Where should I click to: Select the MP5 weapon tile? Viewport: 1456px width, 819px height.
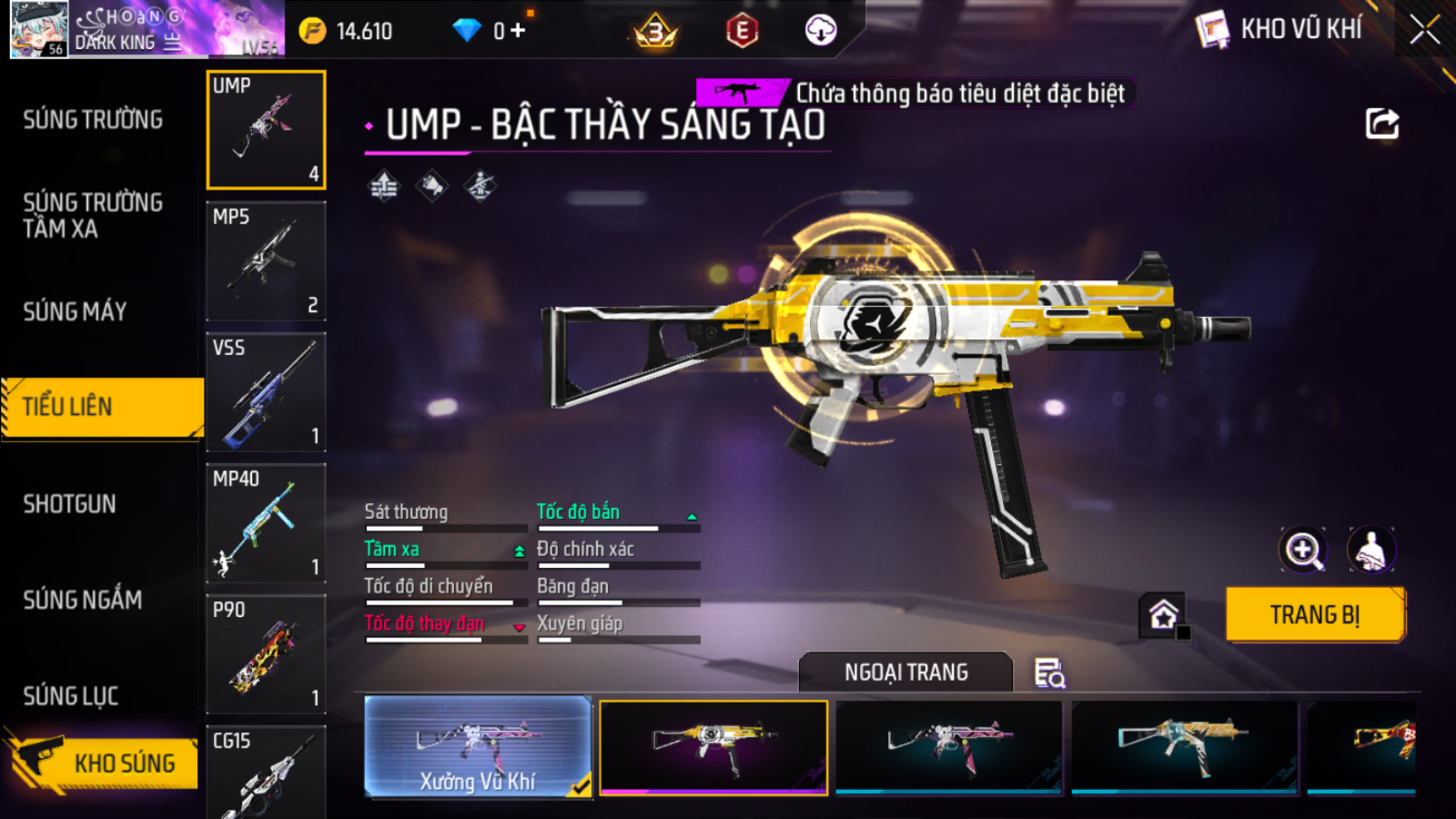tap(266, 261)
